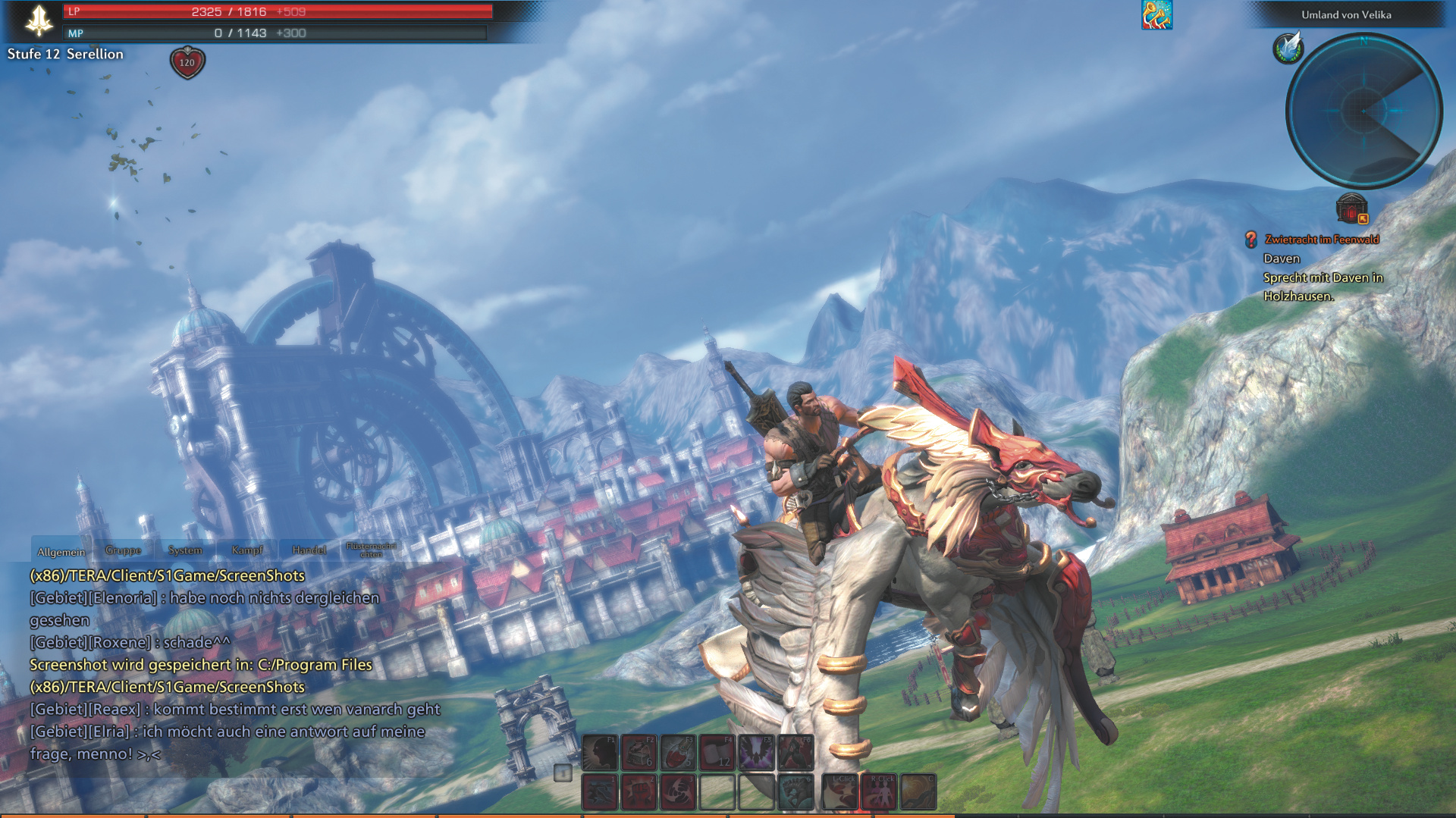The height and width of the screenshot is (818, 1456).
Task: Activate the glowing fist skill
Action: click(639, 792)
